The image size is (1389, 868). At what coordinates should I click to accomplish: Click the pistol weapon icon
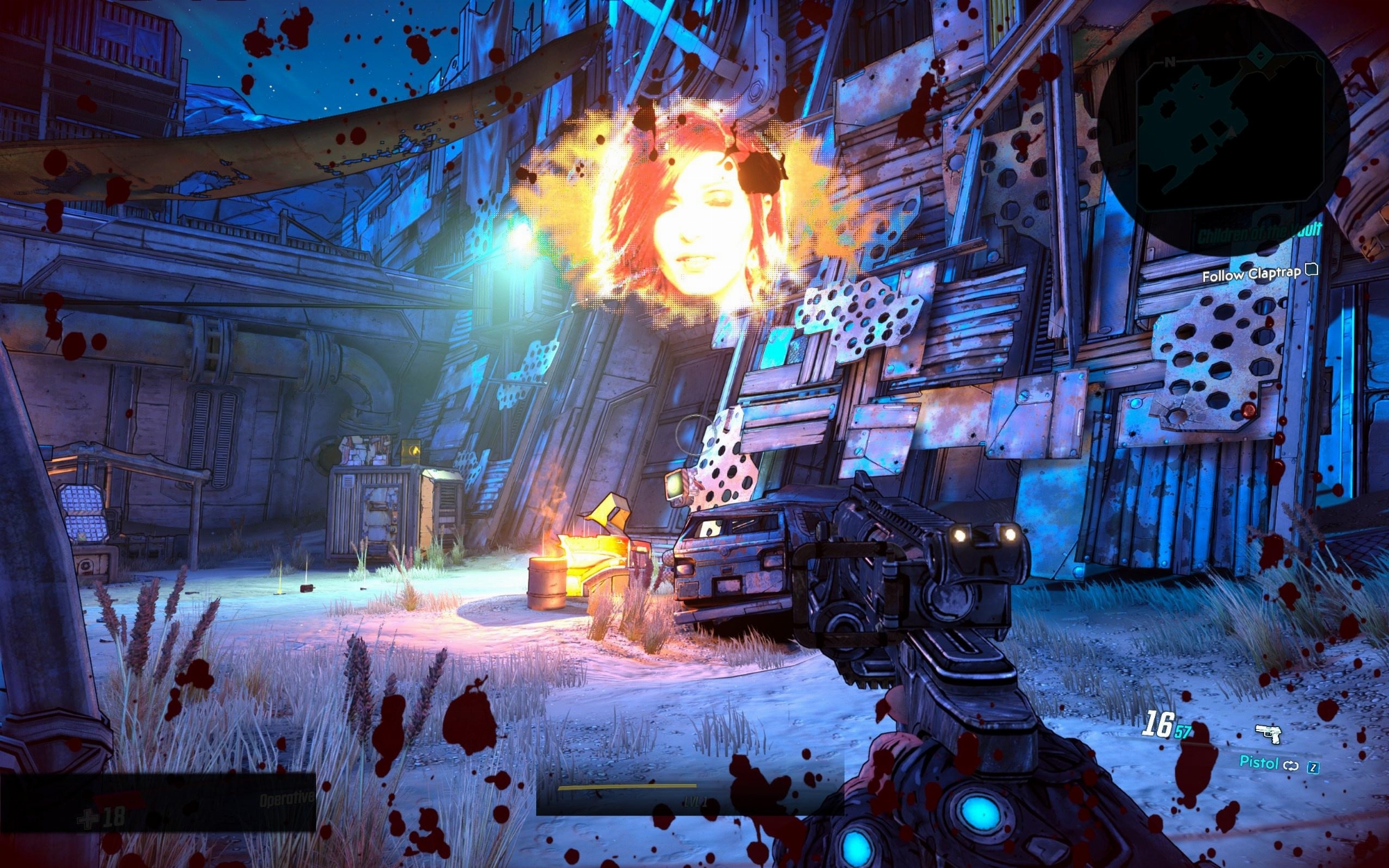(1268, 733)
